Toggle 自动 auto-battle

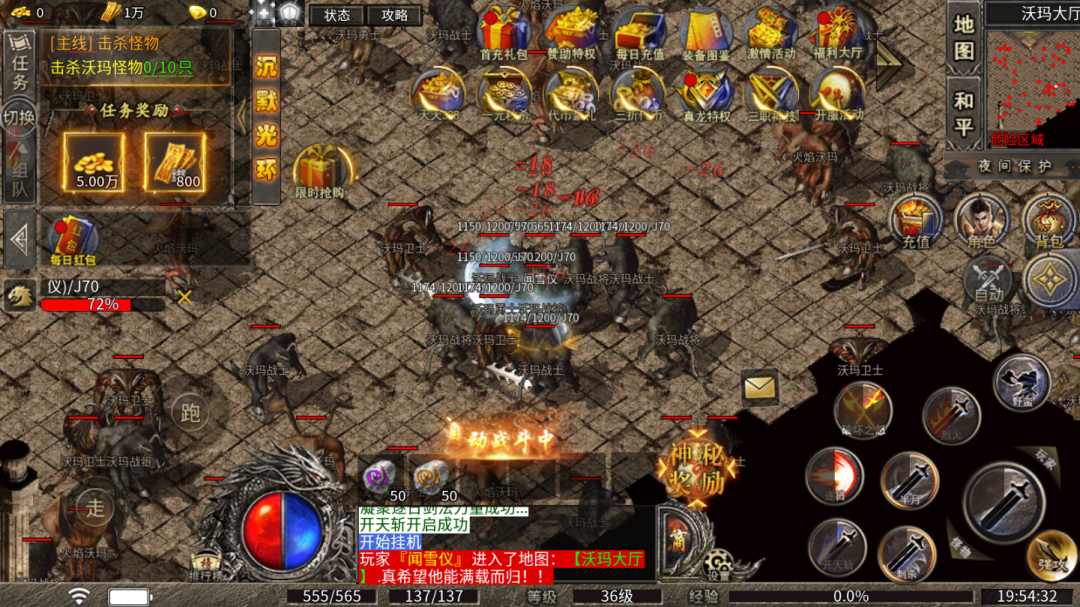point(989,280)
